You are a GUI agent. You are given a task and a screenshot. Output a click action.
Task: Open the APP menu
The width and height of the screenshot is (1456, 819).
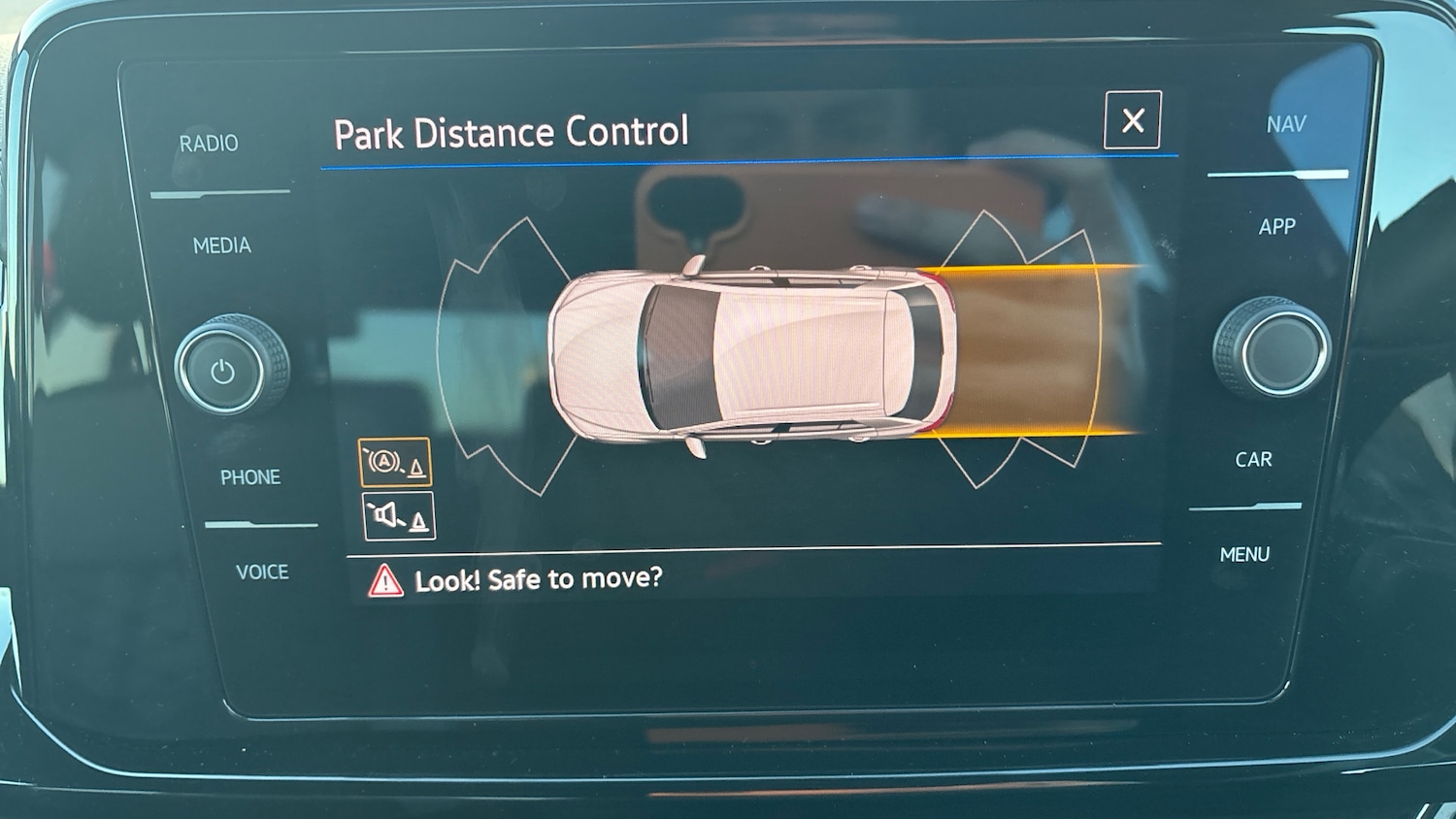coord(1277,227)
